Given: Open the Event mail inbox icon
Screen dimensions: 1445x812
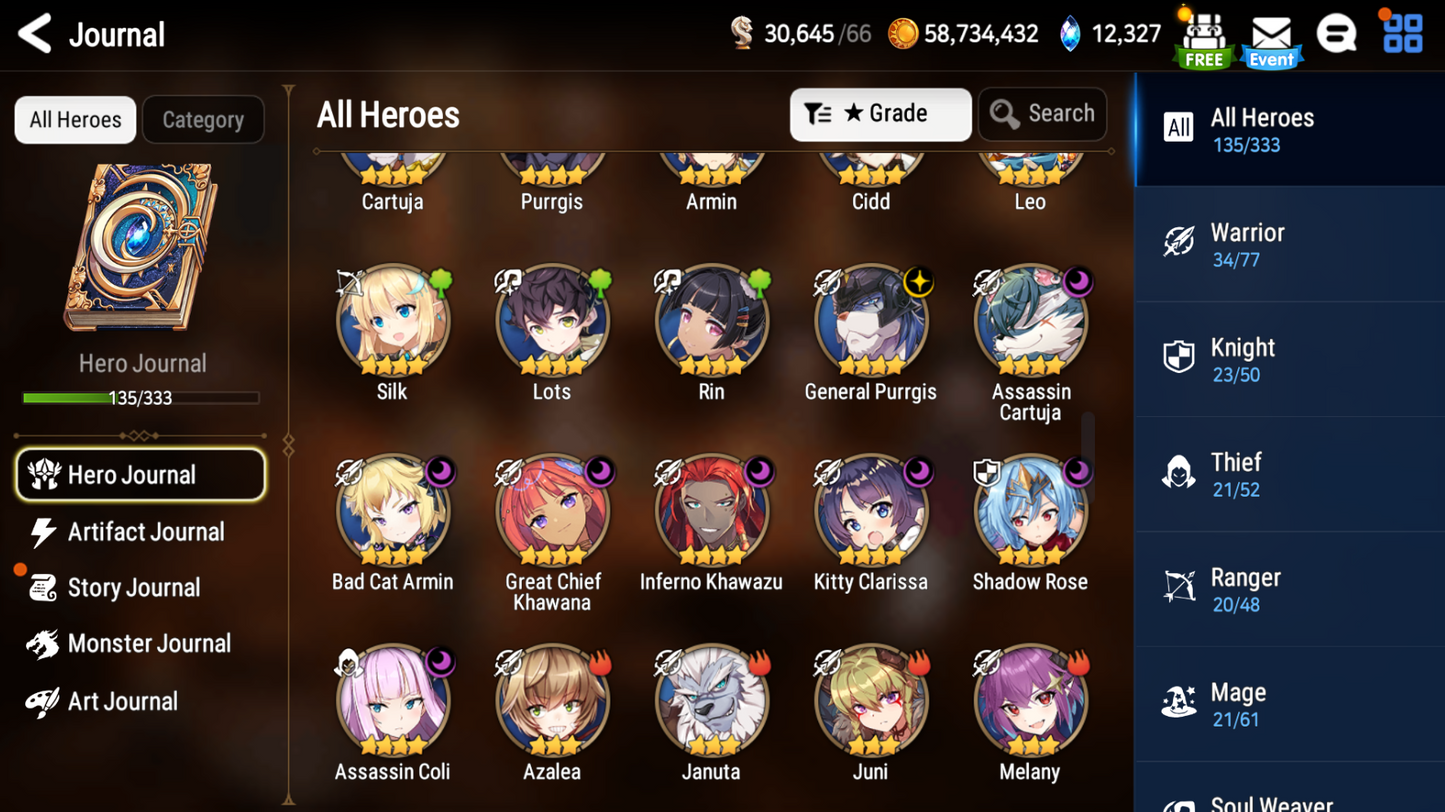Looking at the screenshot, I should pyautogui.click(x=1271, y=35).
